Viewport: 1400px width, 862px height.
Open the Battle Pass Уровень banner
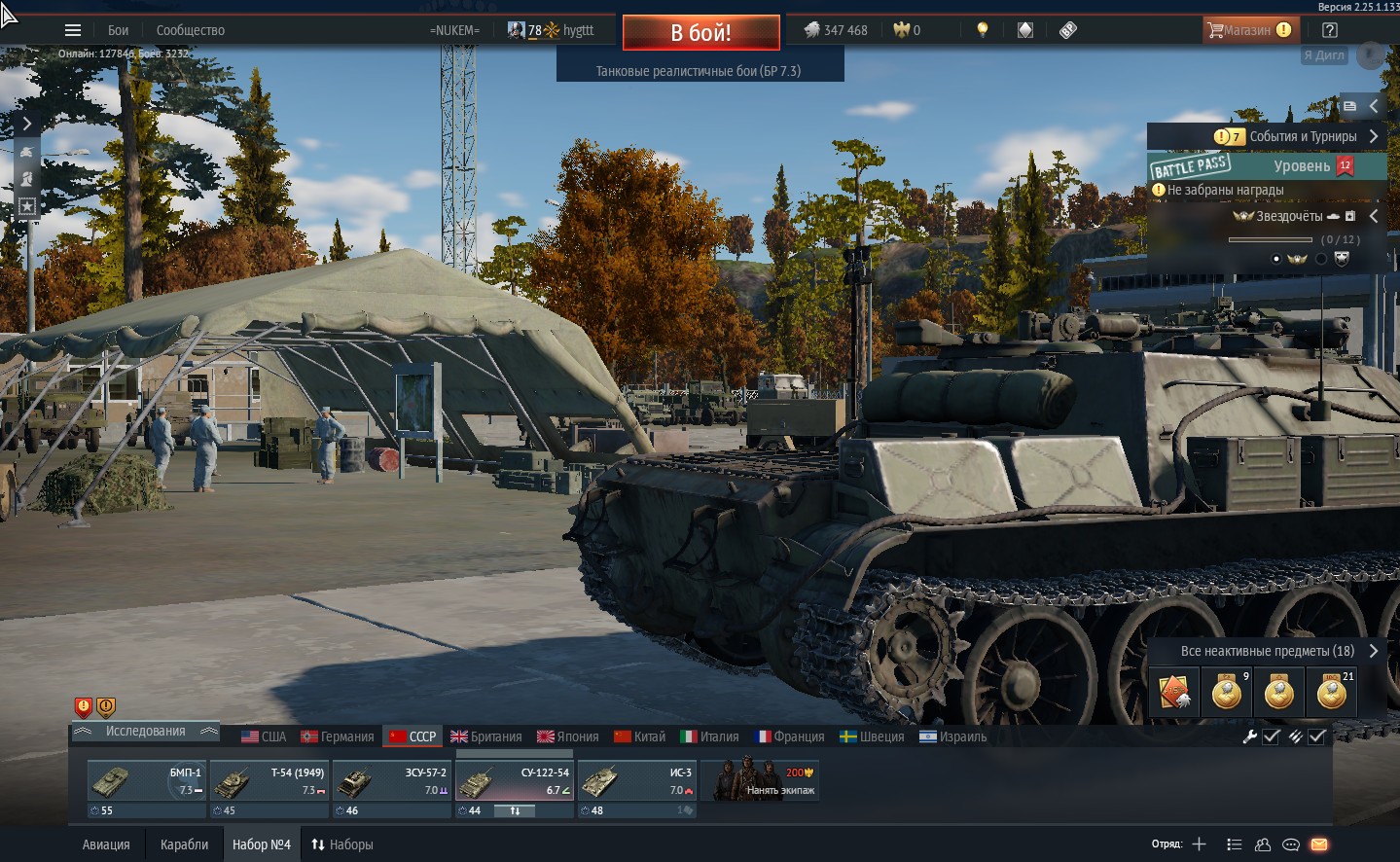(x=1267, y=166)
